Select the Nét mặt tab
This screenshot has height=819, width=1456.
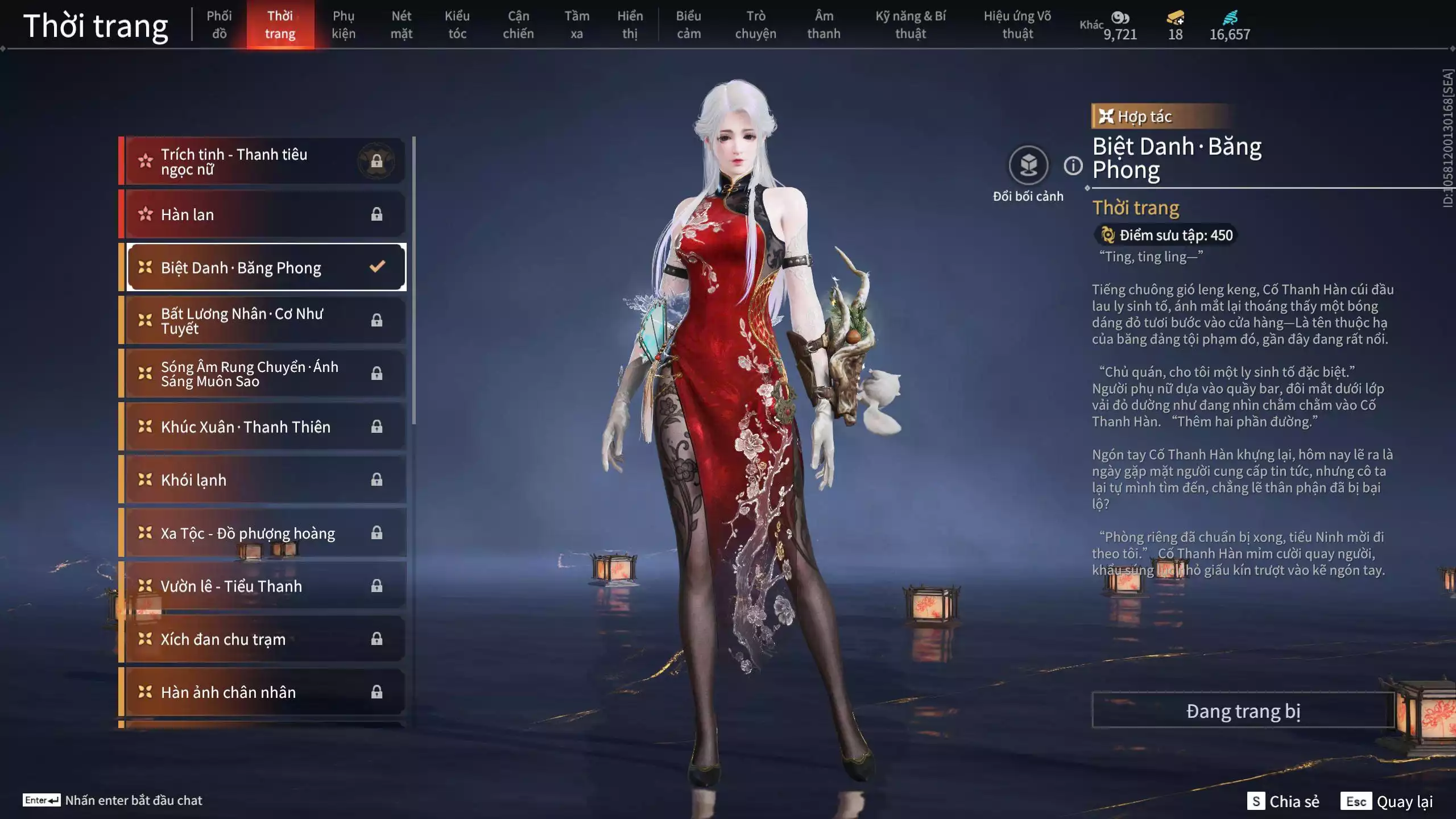[x=401, y=25]
